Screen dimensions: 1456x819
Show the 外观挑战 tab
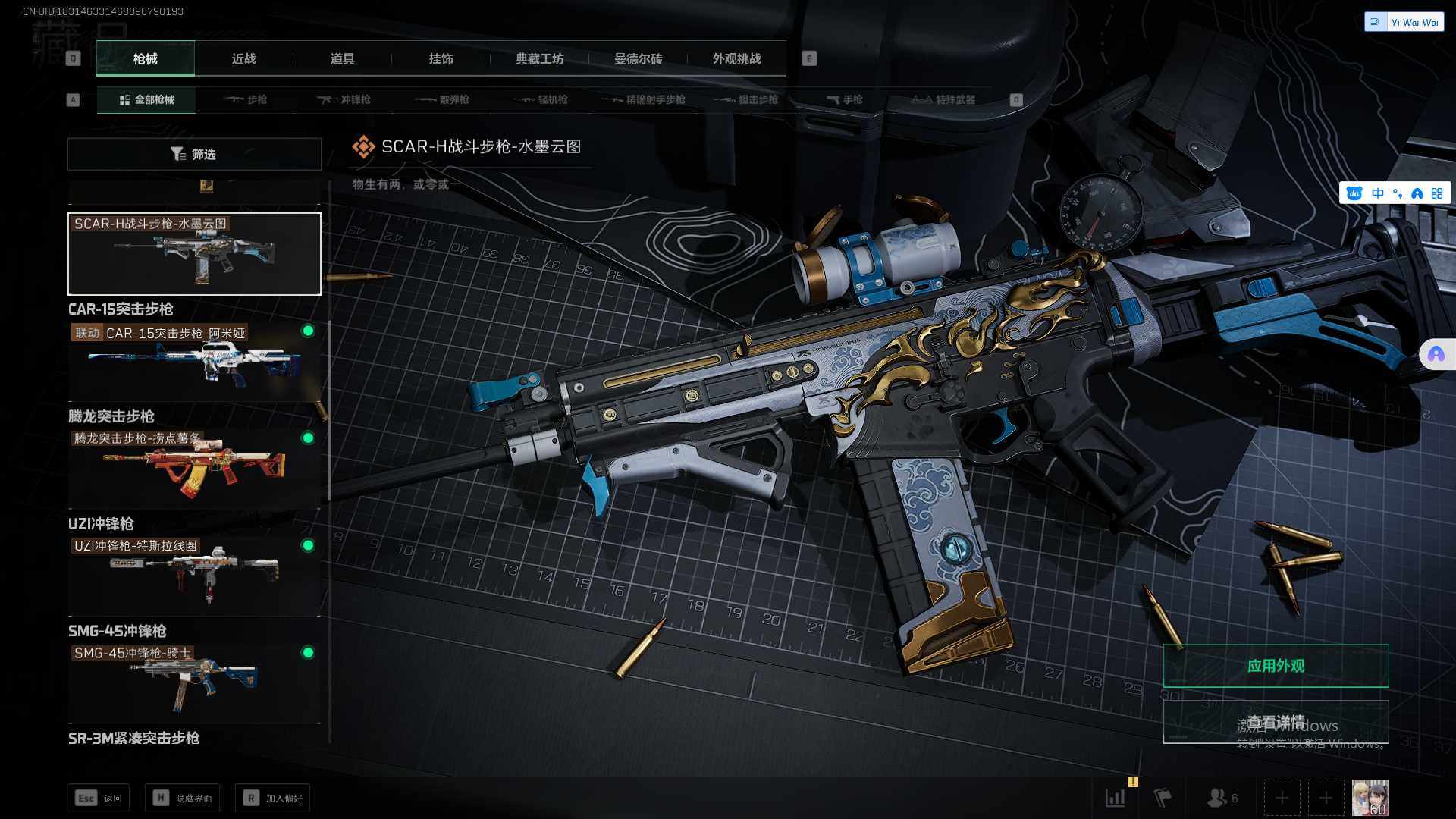pyautogui.click(x=736, y=59)
